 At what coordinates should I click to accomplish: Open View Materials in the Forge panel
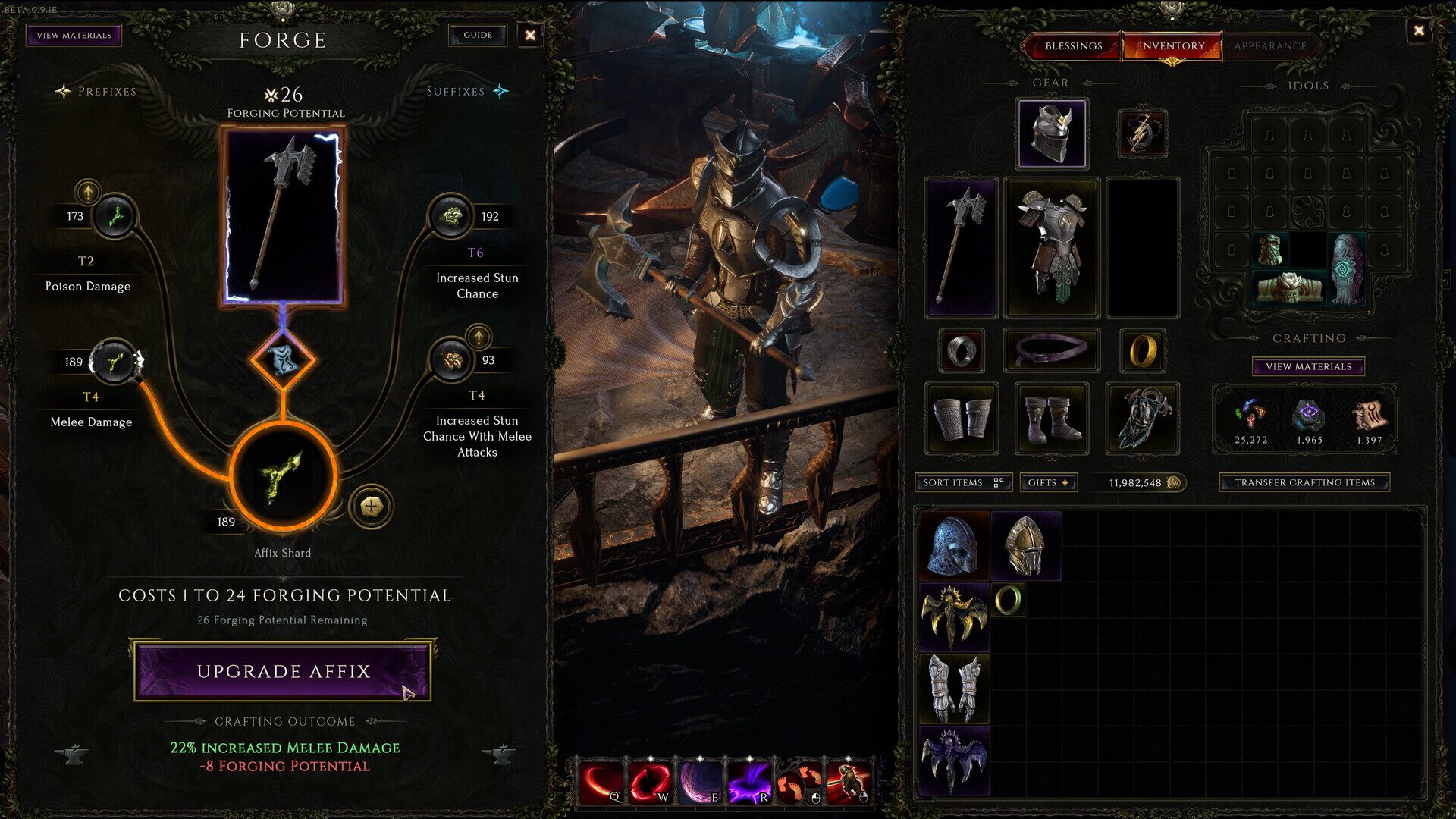coord(74,35)
